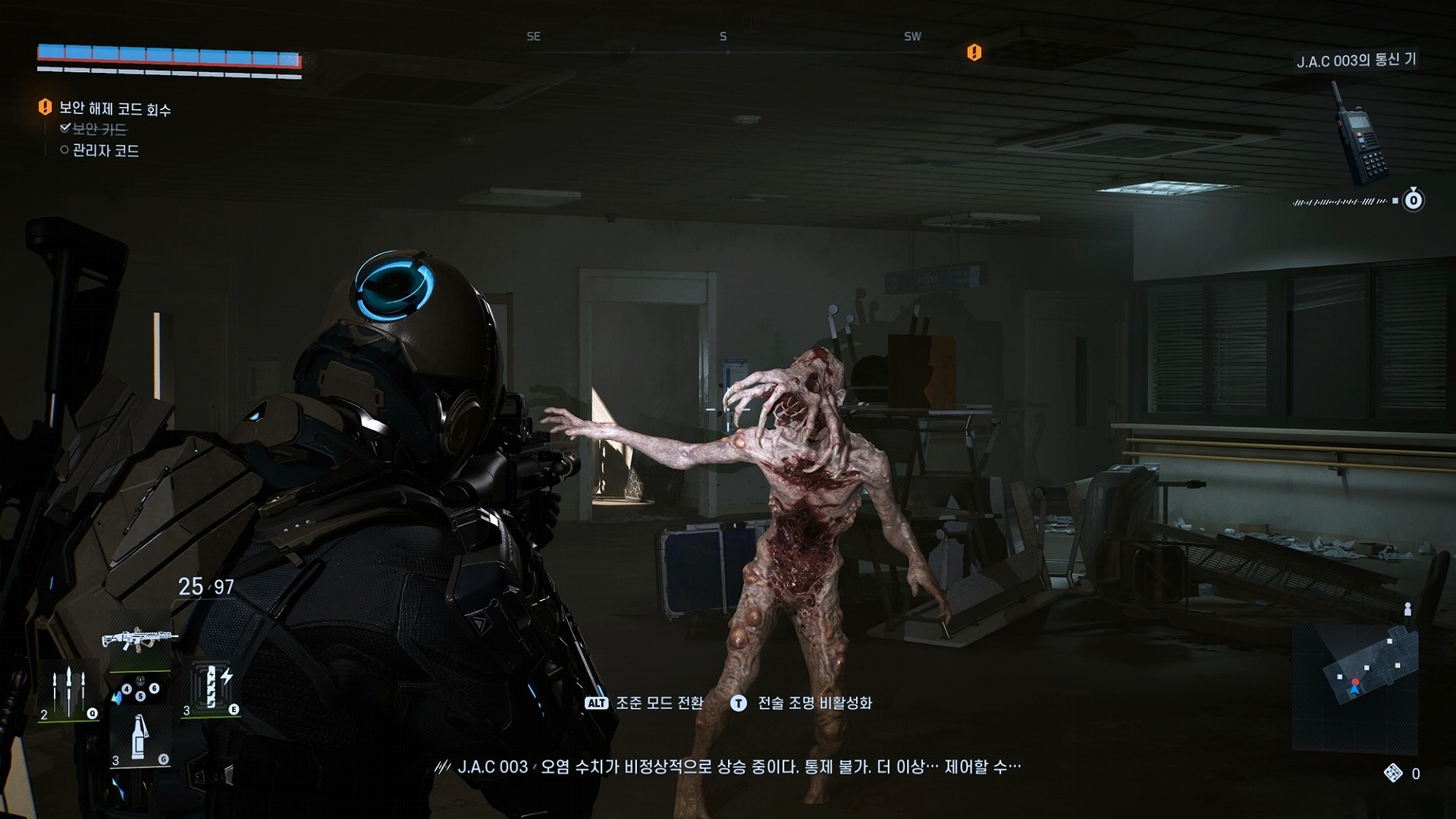This screenshot has height=819, width=1456.
Task: Click the security code retrieval objective
Action: pyautogui.click(x=115, y=109)
